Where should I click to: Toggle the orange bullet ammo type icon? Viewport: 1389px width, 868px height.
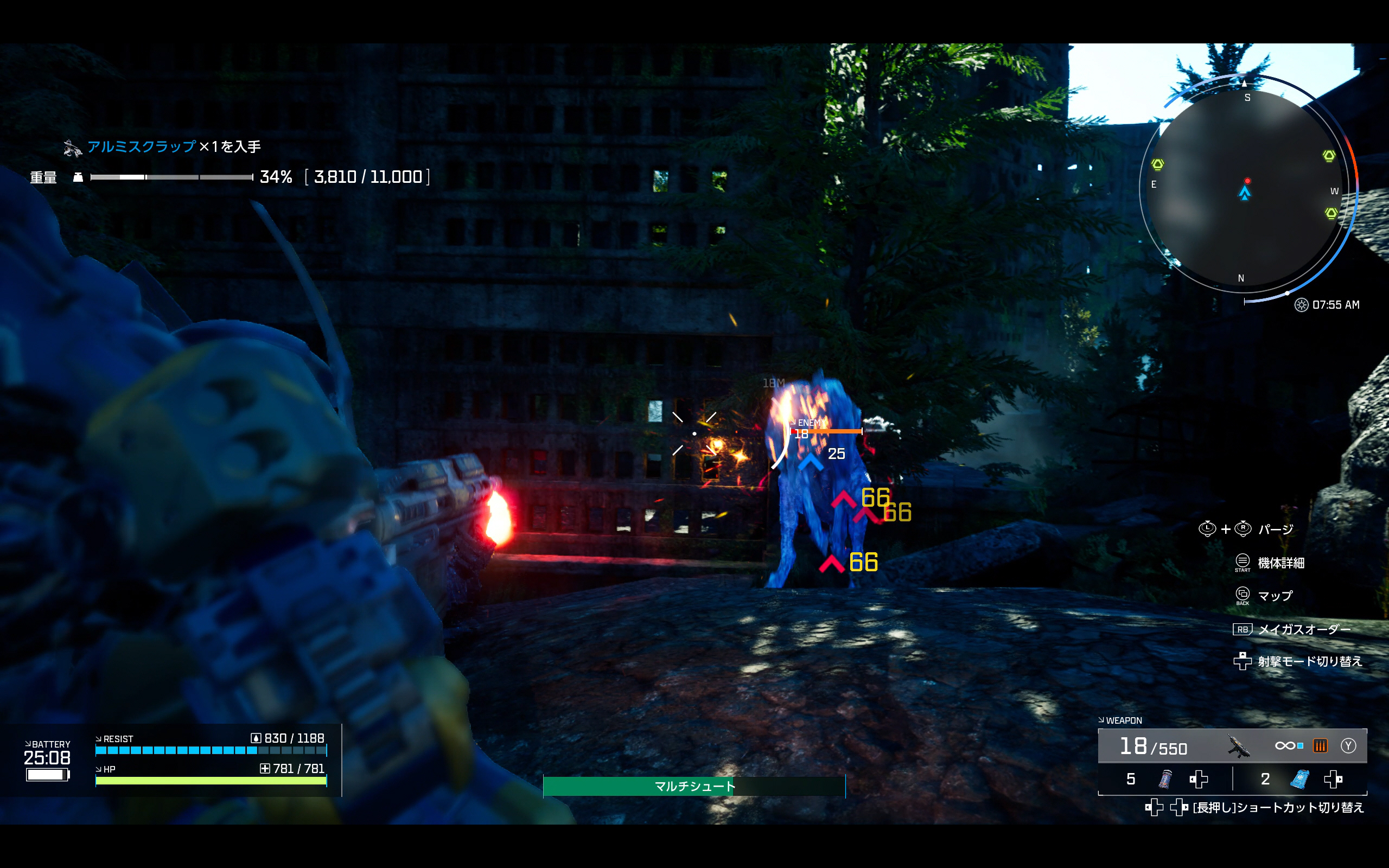click(x=1320, y=746)
